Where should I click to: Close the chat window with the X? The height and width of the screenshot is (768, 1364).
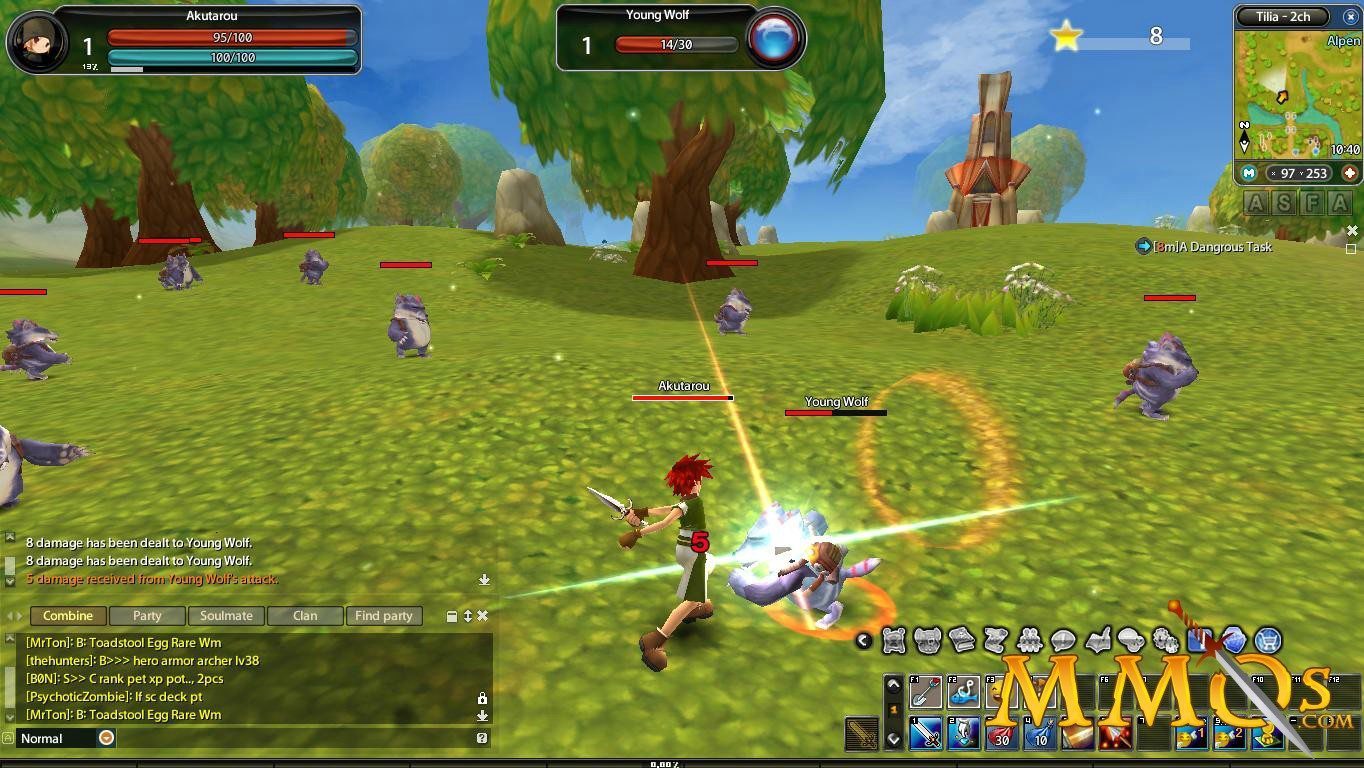pyautogui.click(x=483, y=616)
